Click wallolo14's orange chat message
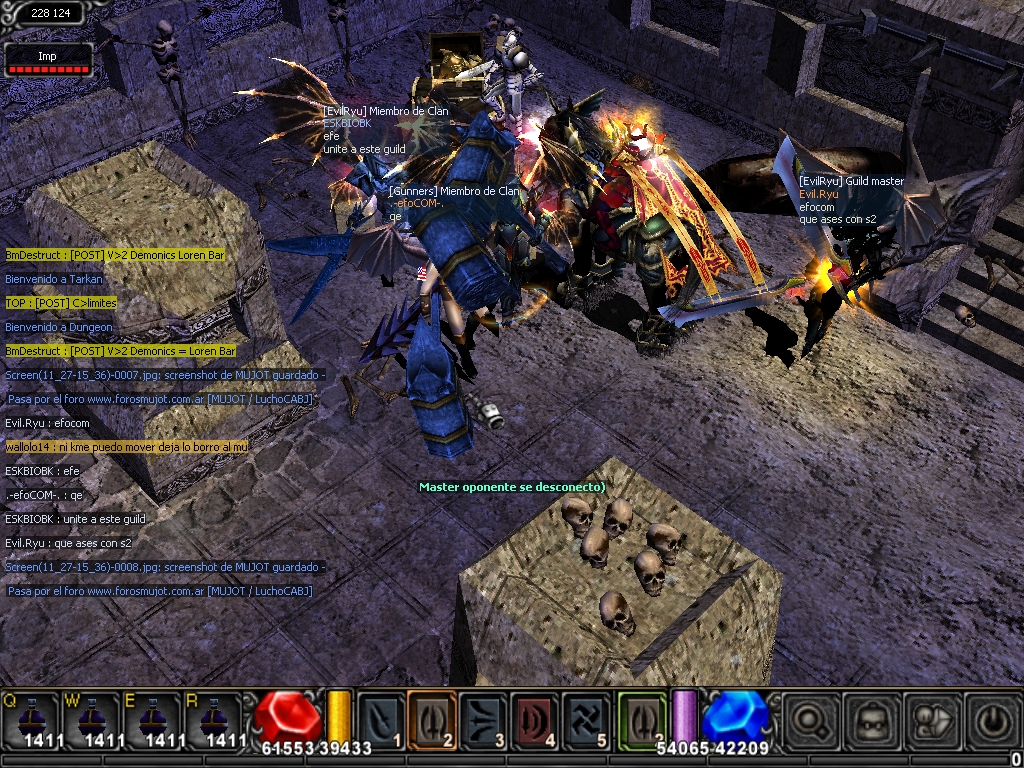This screenshot has width=1024, height=768. click(126, 447)
